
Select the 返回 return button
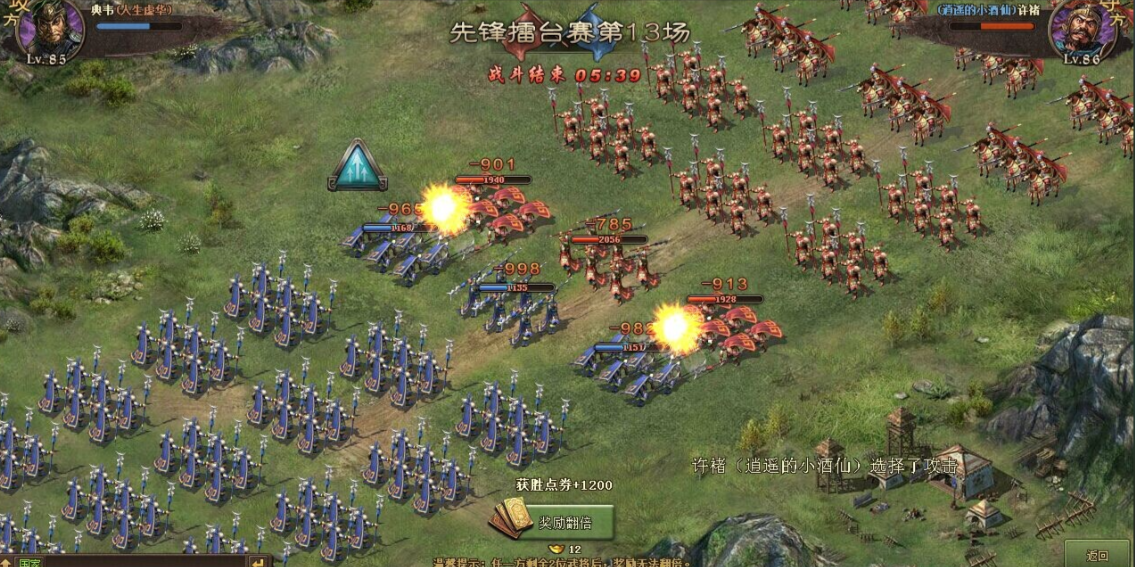(x=1097, y=555)
